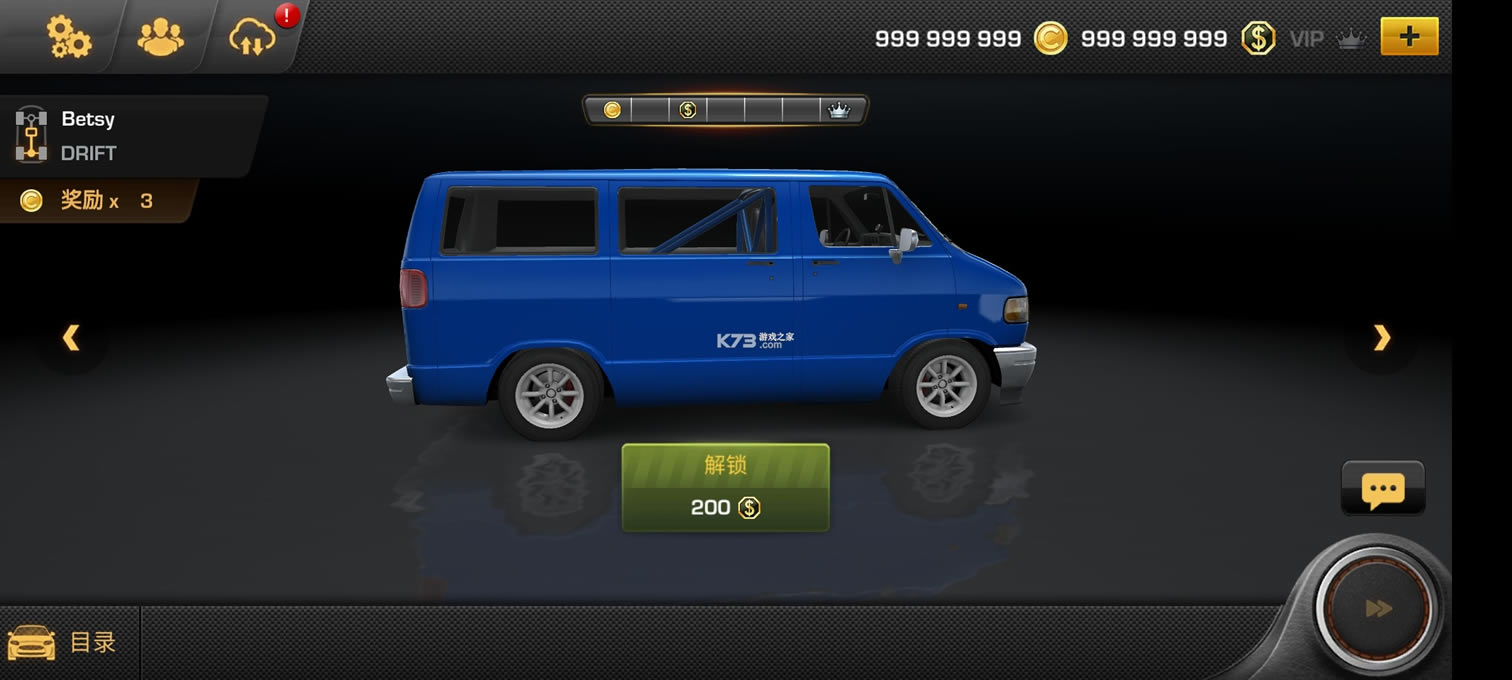Screen dimensions: 1512x680
Task: Open the friends group icon
Action: (160, 37)
